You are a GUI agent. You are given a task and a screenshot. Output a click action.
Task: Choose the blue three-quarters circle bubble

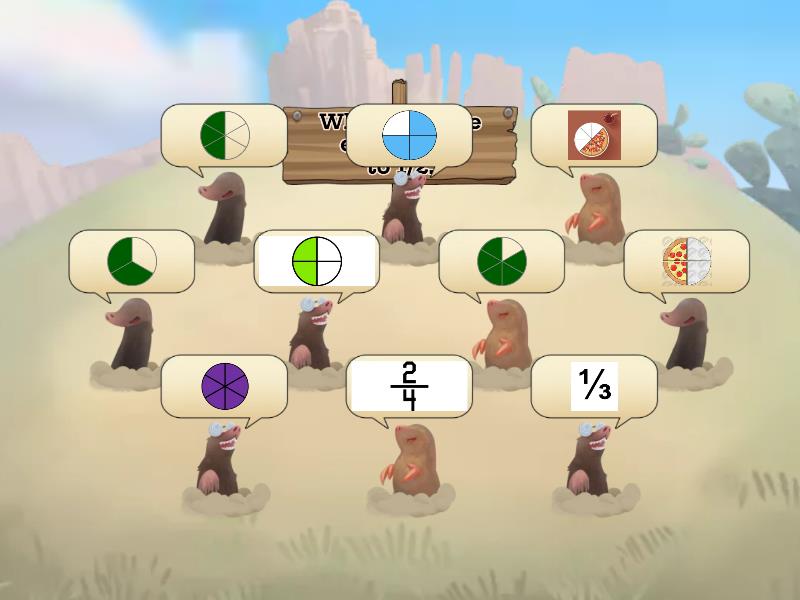point(409,135)
